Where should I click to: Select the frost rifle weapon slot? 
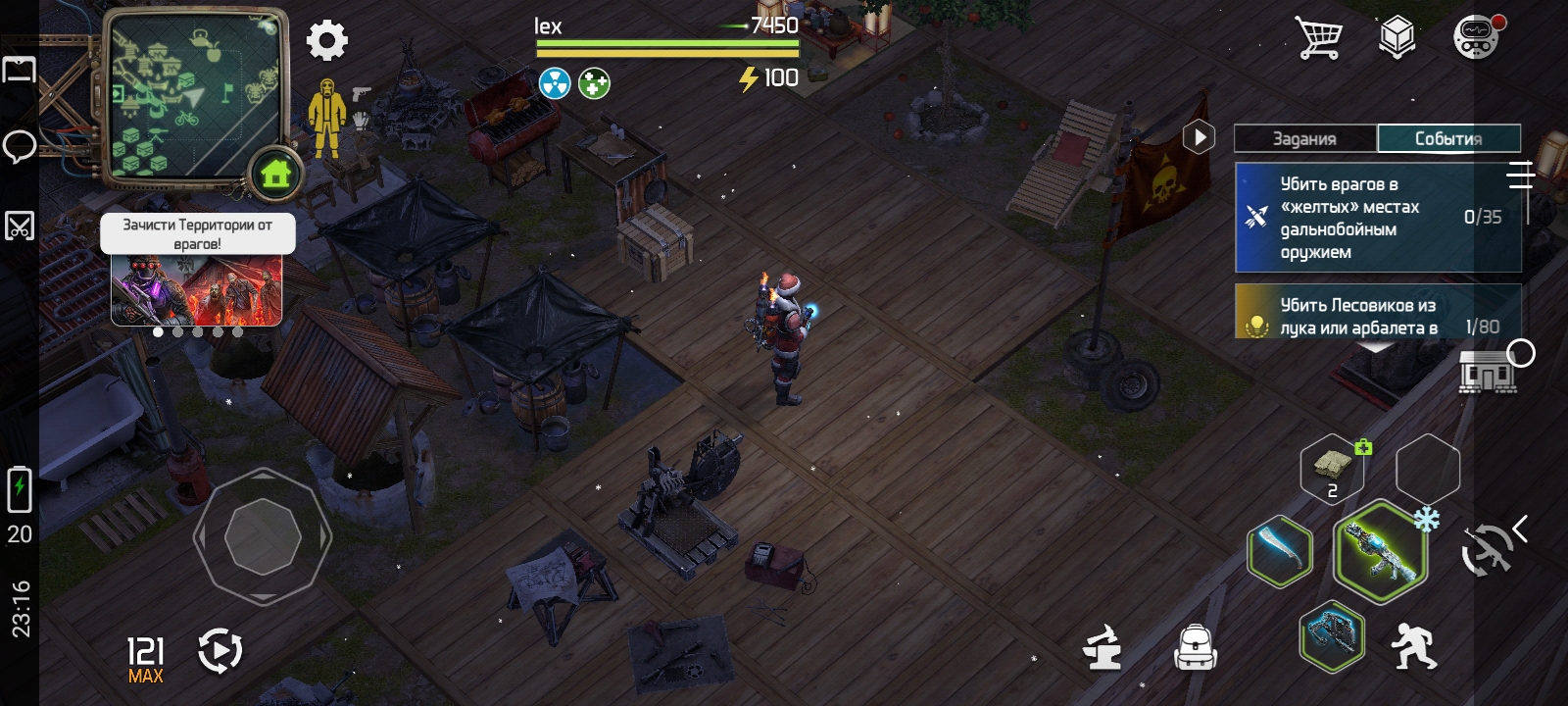coord(1379,551)
